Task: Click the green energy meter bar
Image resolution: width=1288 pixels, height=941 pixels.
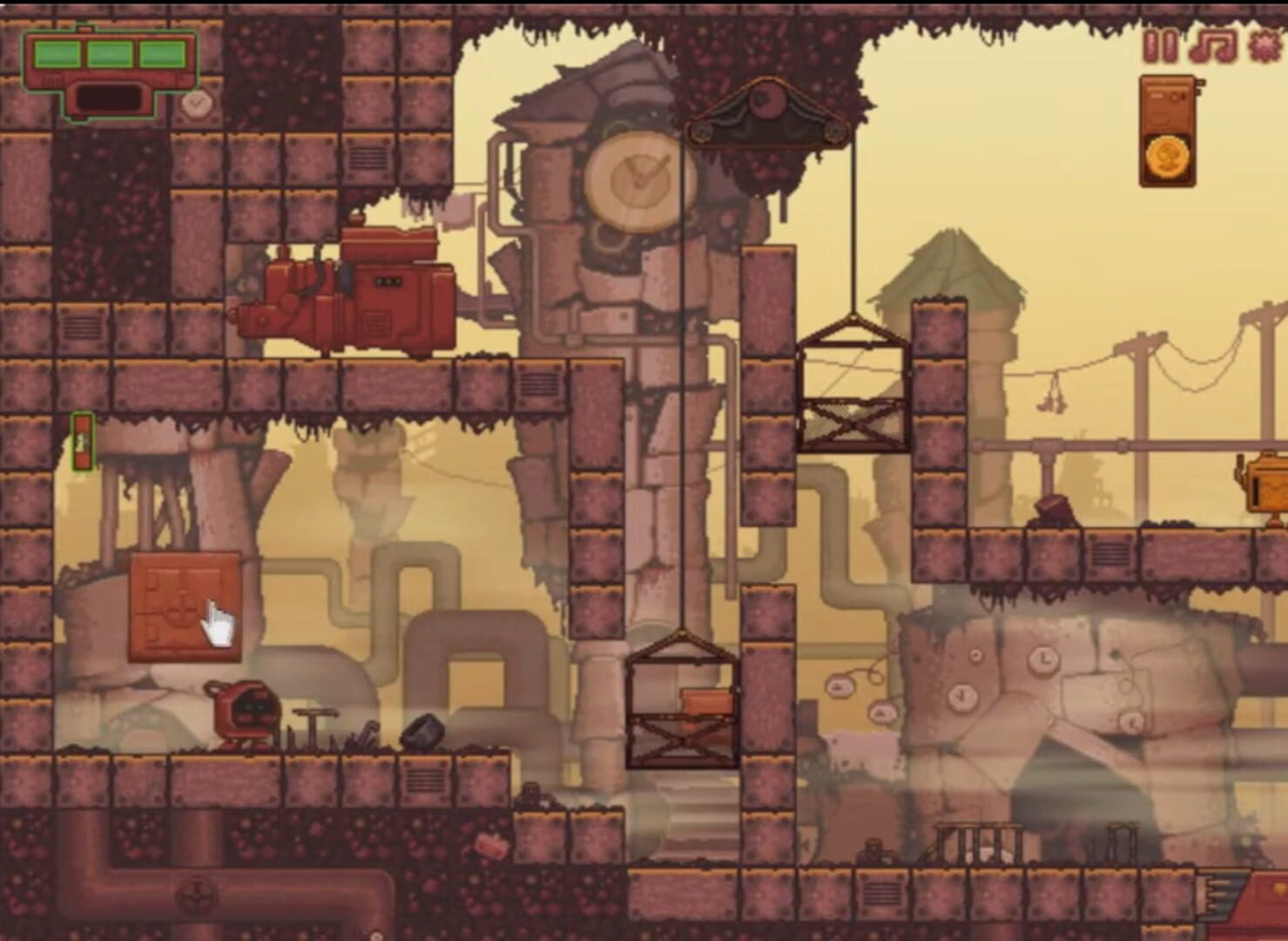Action: pyautogui.click(x=110, y=53)
